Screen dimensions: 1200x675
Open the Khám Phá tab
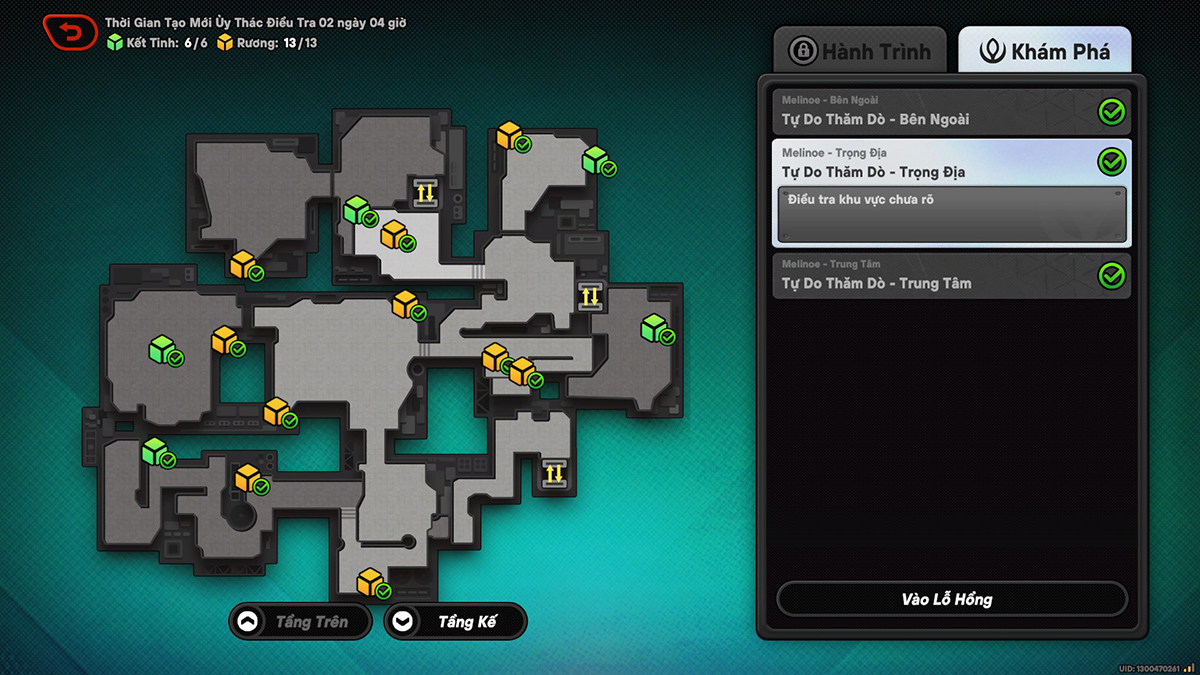pos(1045,51)
